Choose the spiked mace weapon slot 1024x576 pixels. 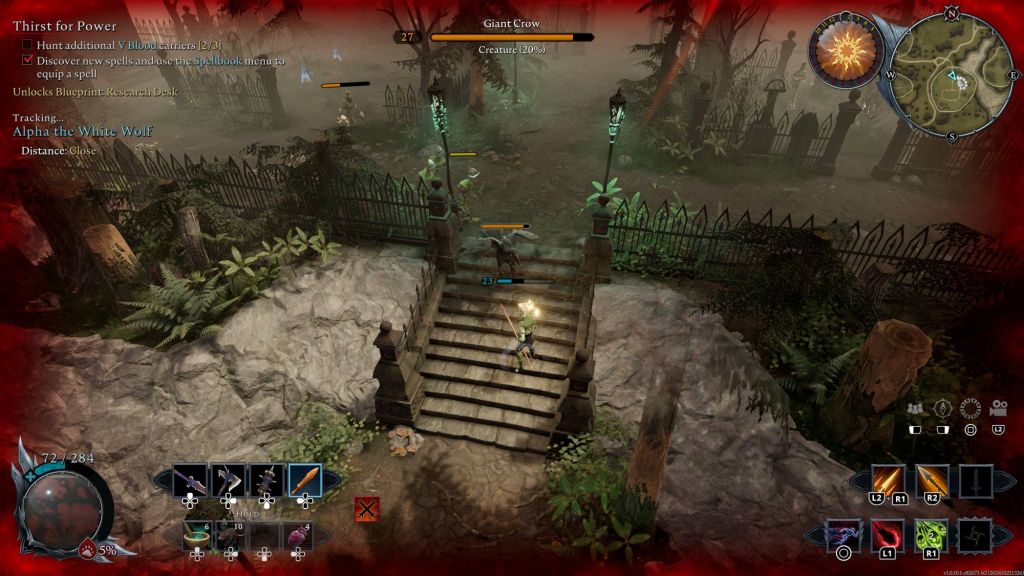(266, 481)
